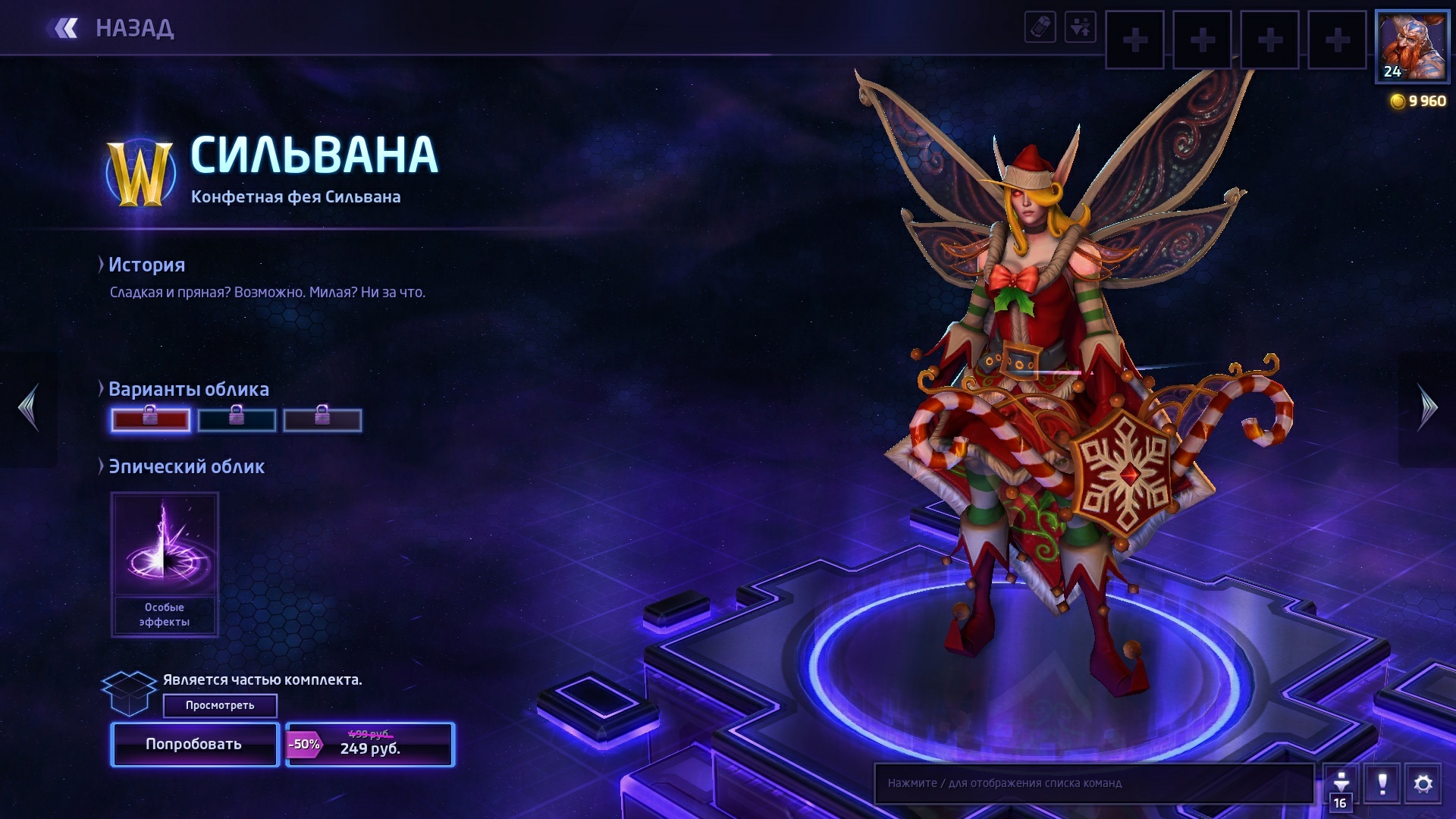Screen dimensions: 1456x819
Task: Click the eraser icon near party slots
Action: [x=1040, y=28]
